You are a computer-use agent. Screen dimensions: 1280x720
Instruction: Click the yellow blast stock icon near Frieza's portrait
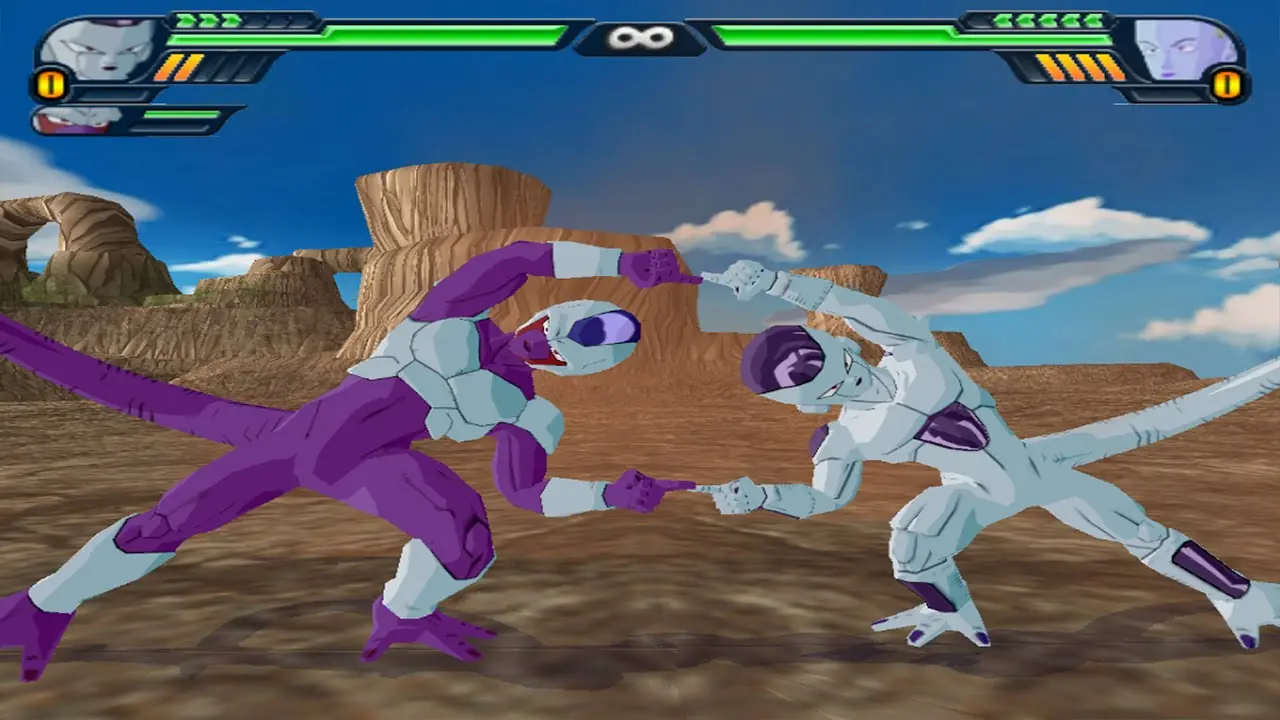pyautogui.click(x=50, y=85)
